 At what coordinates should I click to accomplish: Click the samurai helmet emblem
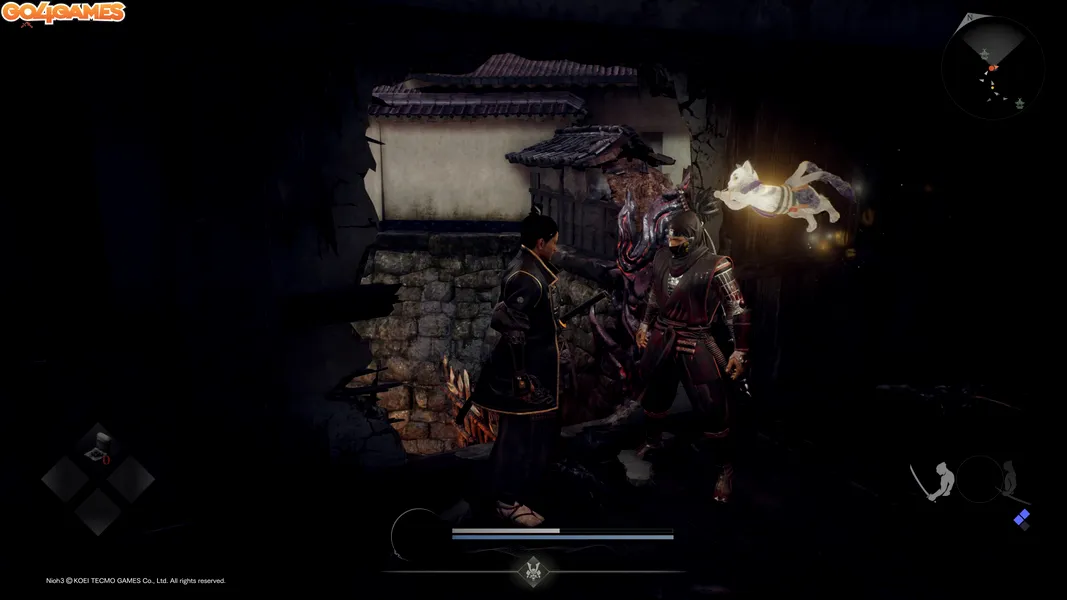[533, 571]
